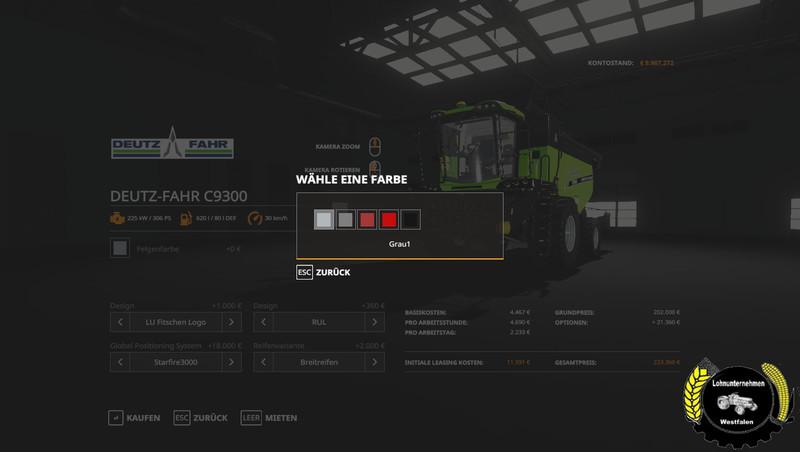
Task: Select the light gray Grau1 swatch
Action: (323, 220)
